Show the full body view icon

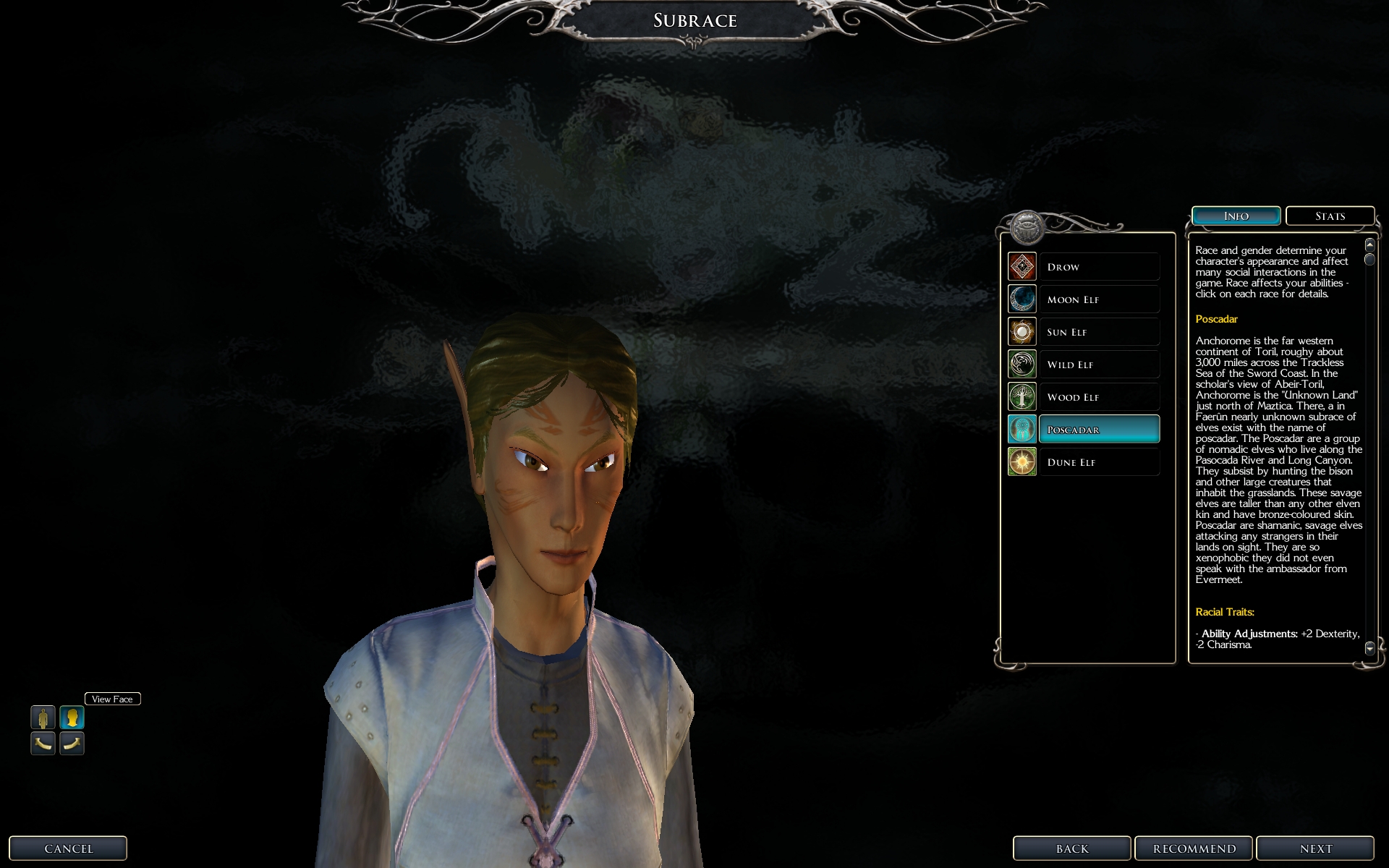point(43,718)
